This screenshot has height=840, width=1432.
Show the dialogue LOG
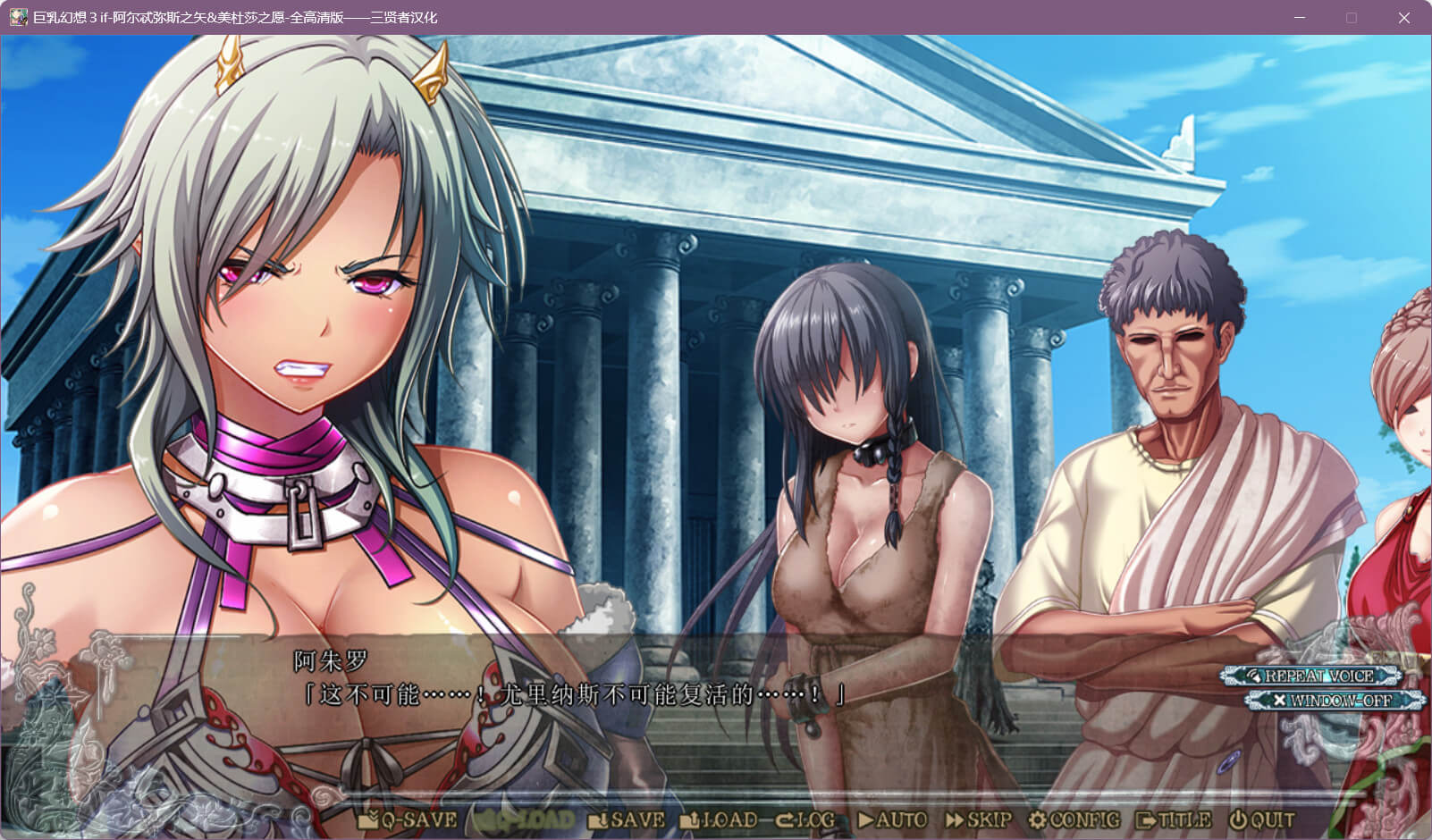pyautogui.click(x=805, y=819)
